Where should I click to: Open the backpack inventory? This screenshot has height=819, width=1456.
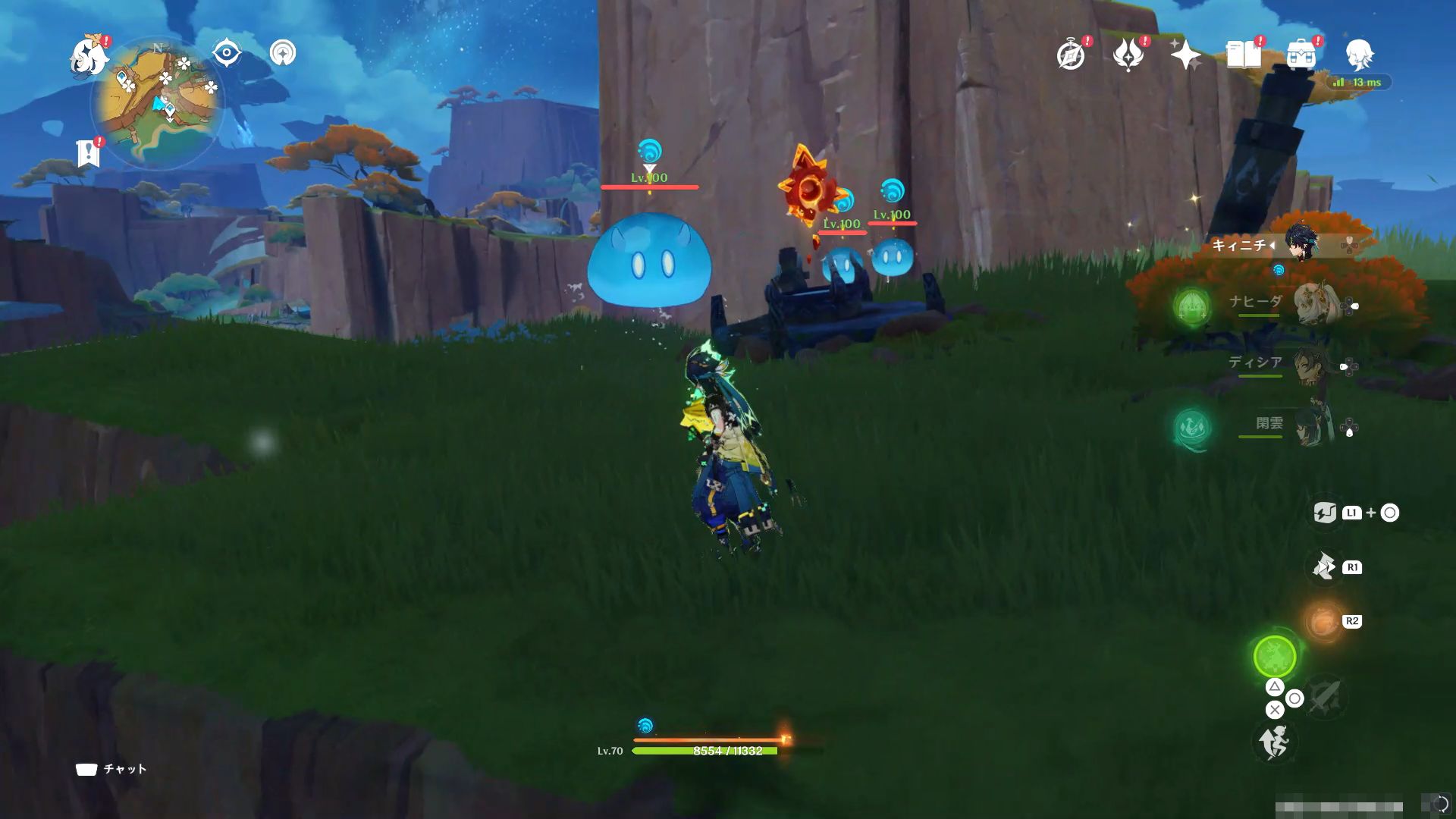[1301, 55]
